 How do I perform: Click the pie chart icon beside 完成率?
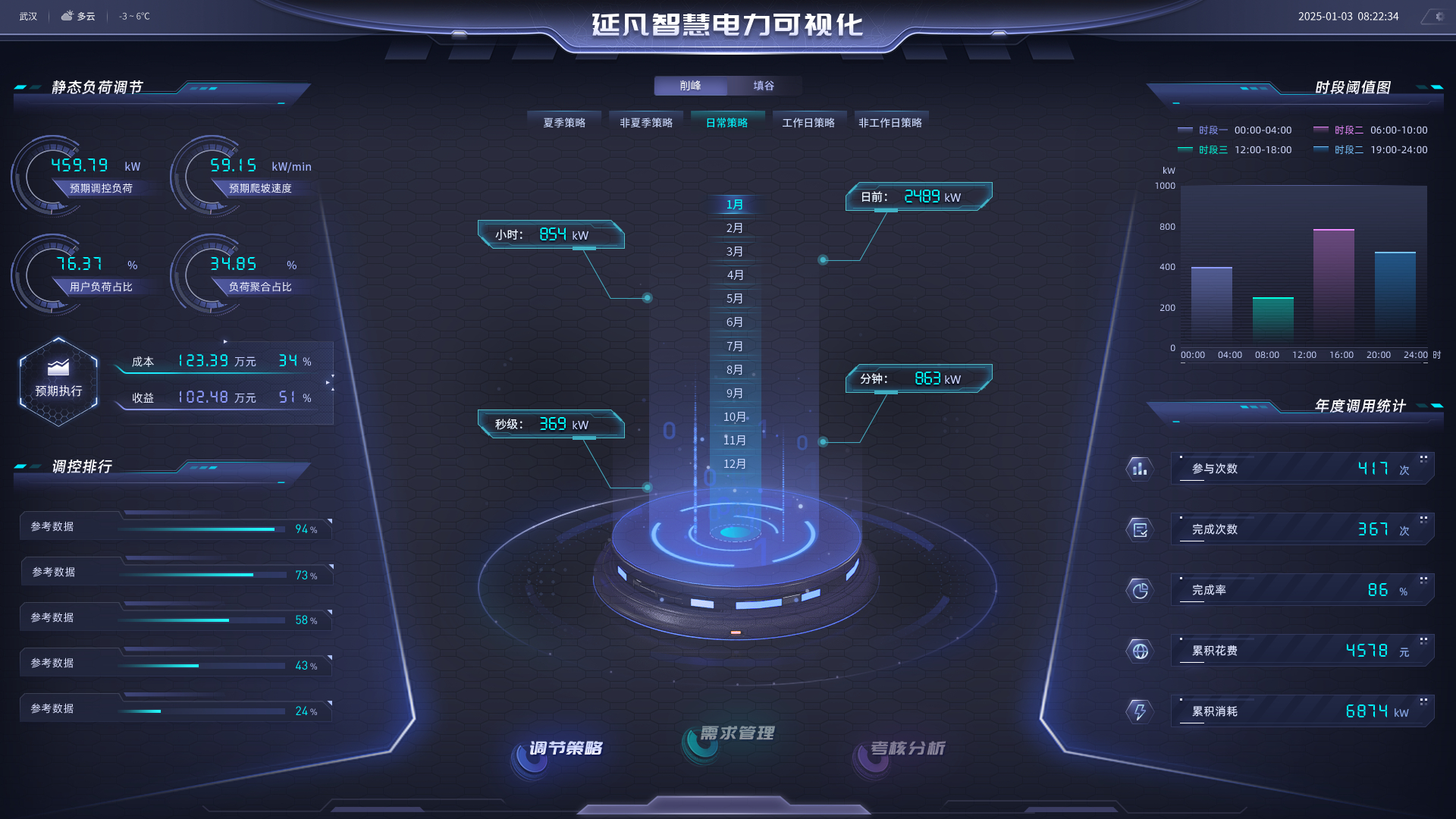point(1140,590)
